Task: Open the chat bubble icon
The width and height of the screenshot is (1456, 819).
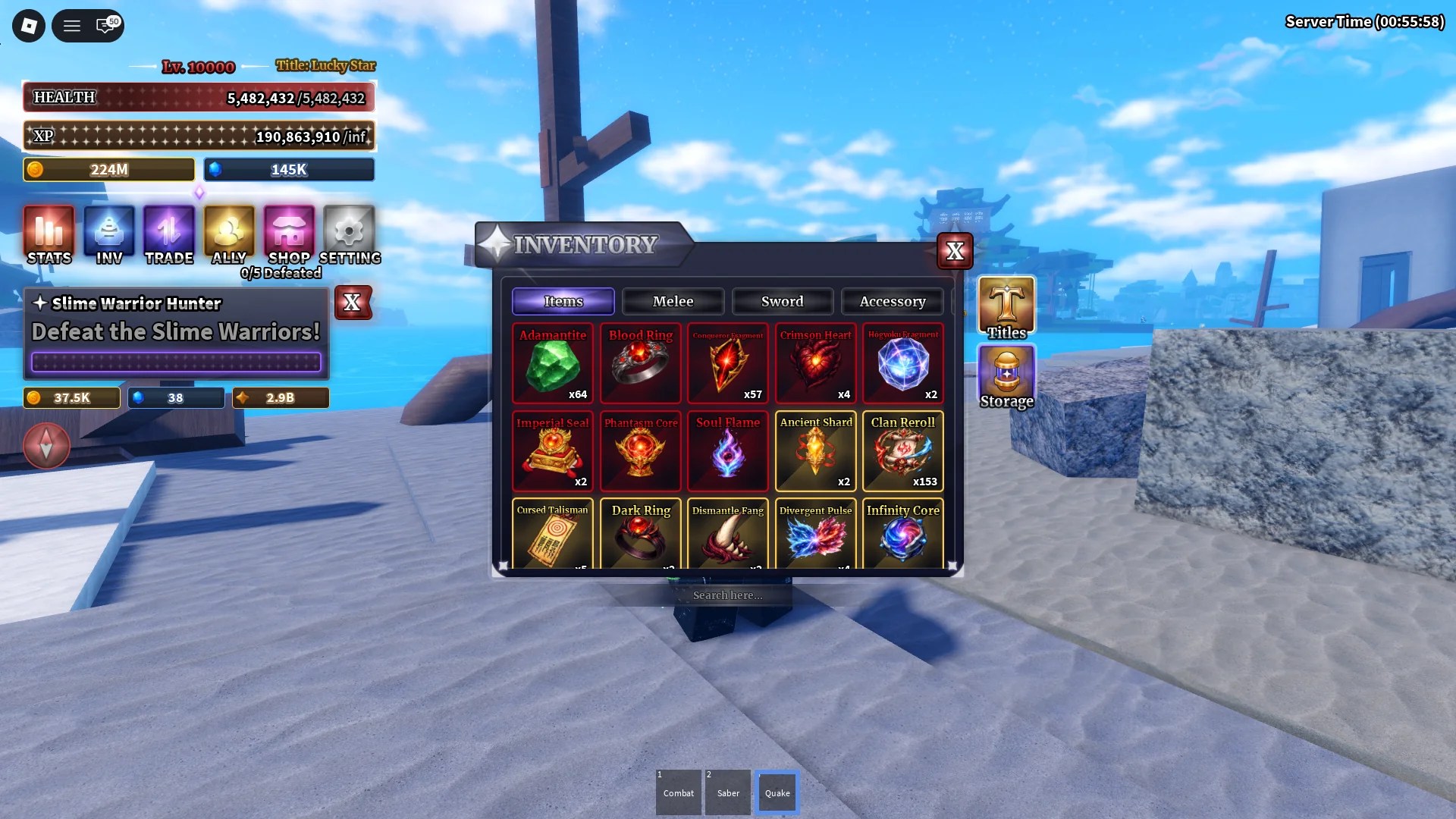Action: (x=106, y=25)
